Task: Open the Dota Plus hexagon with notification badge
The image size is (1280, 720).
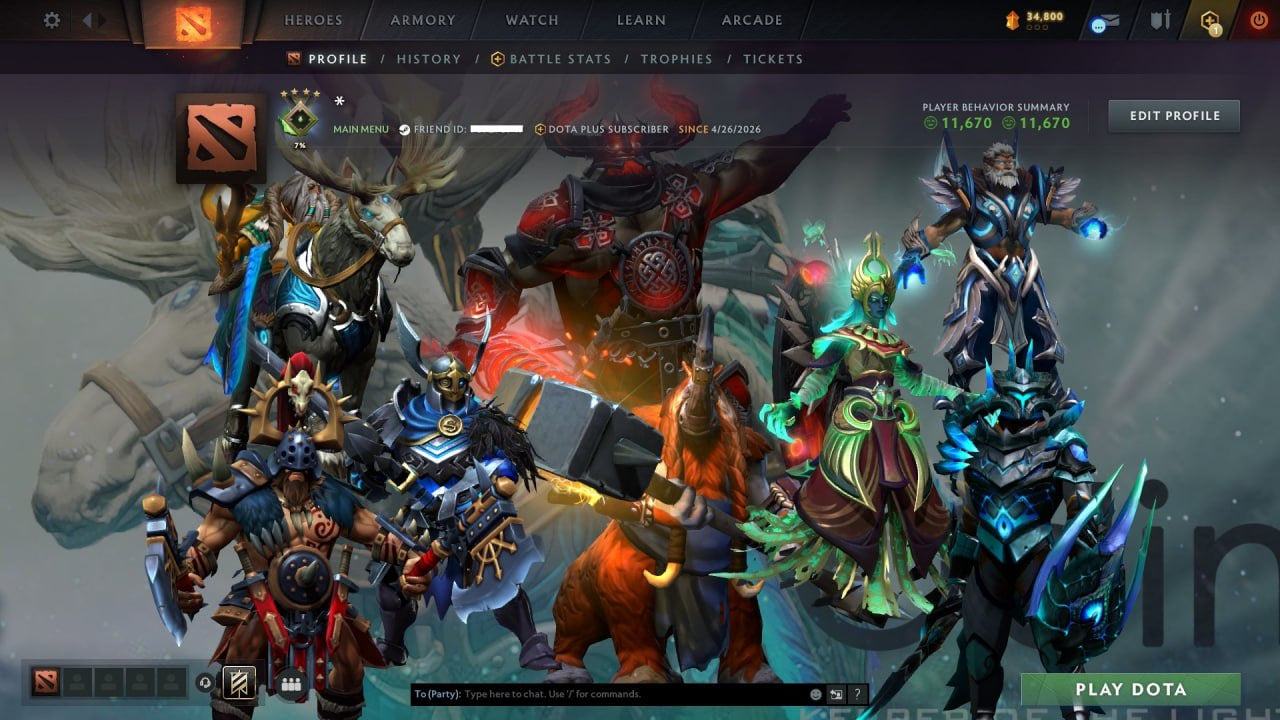Action: point(1211,18)
